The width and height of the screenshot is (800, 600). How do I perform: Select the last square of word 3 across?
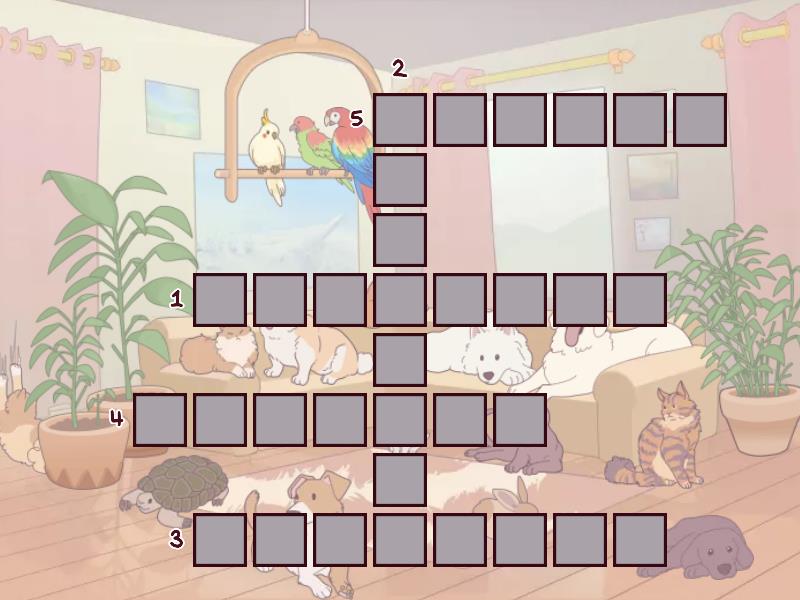(x=640, y=540)
